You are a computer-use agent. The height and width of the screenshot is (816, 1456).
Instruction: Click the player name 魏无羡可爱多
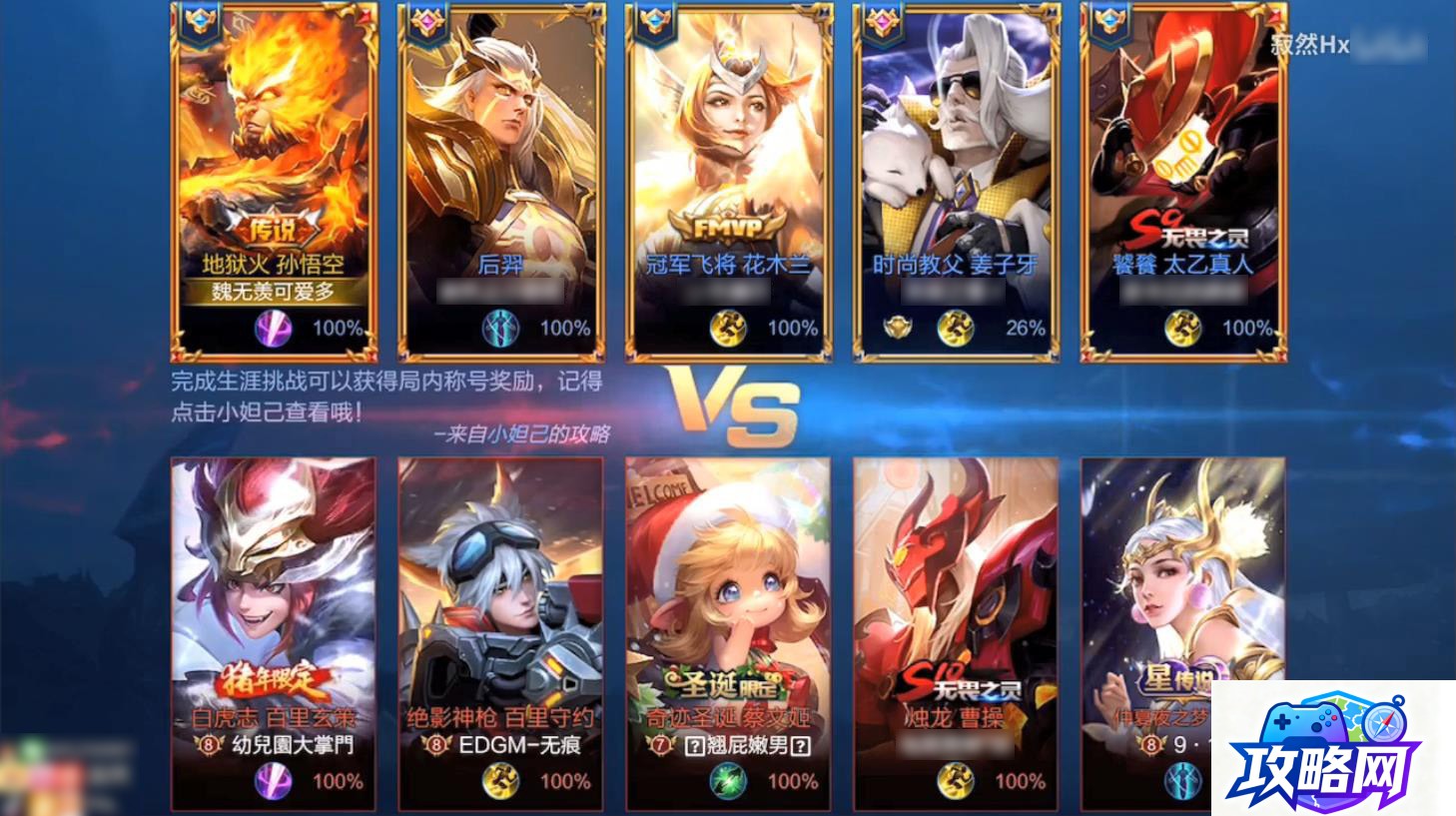click(x=271, y=291)
